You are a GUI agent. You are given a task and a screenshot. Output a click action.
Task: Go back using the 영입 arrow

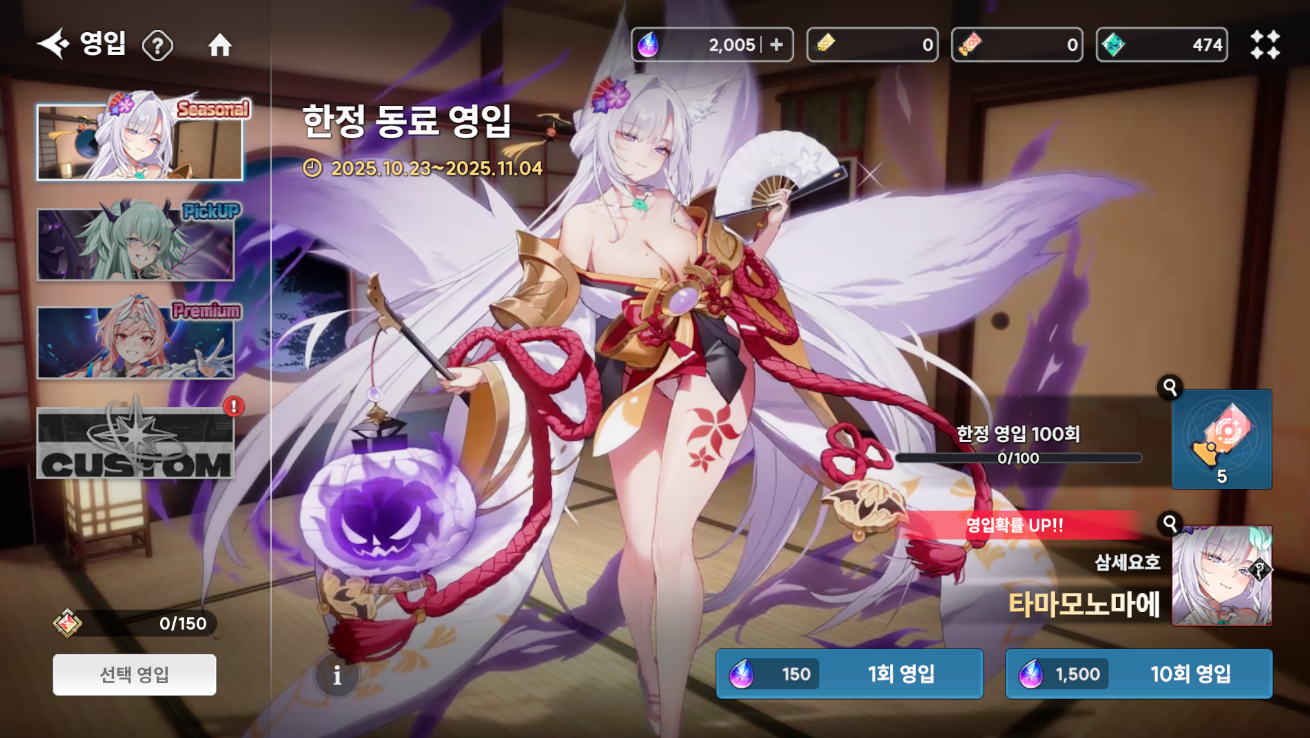(54, 44)
